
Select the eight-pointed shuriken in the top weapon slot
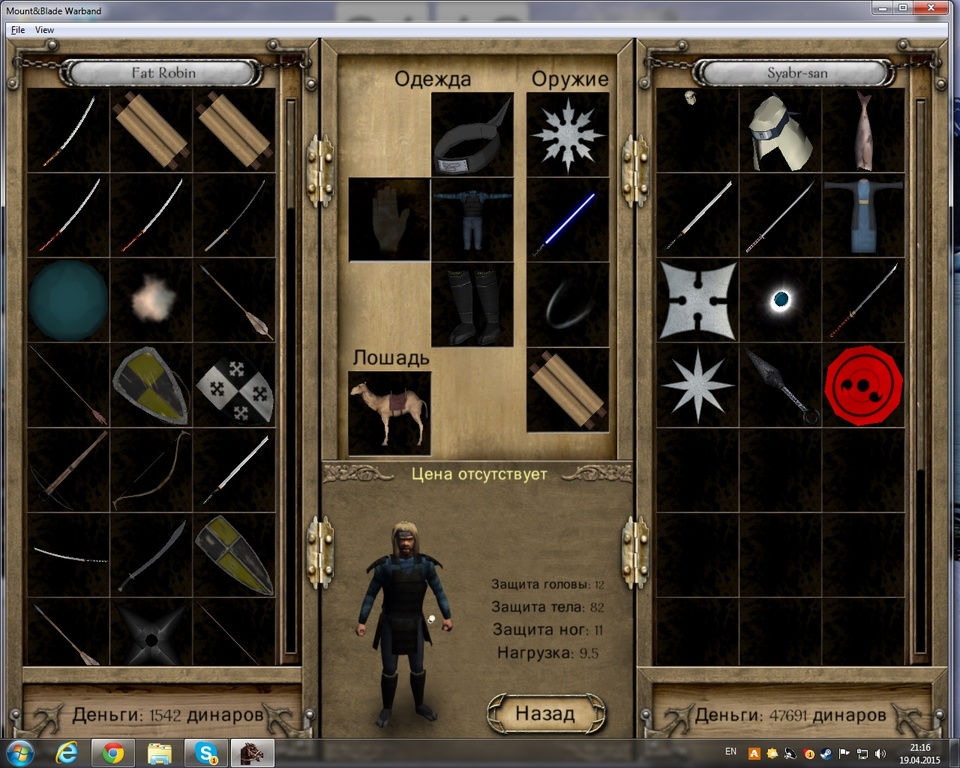567,134
